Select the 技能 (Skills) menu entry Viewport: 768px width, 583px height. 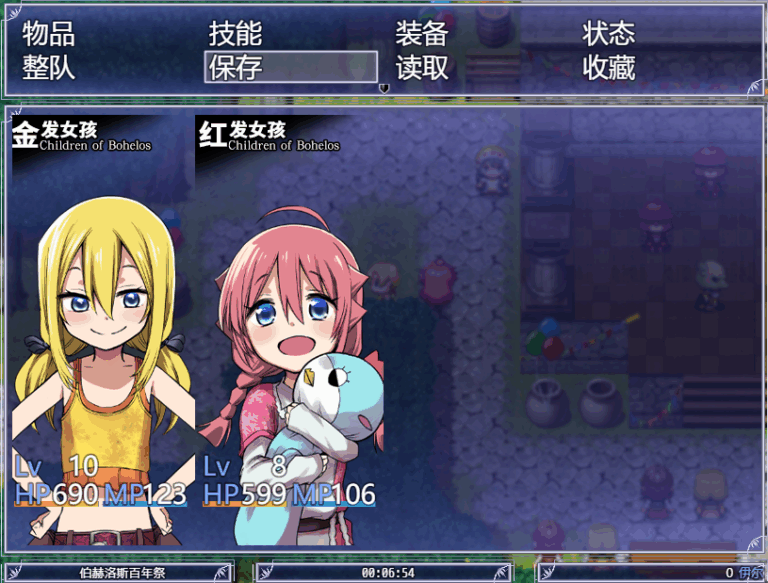(235, 34)
